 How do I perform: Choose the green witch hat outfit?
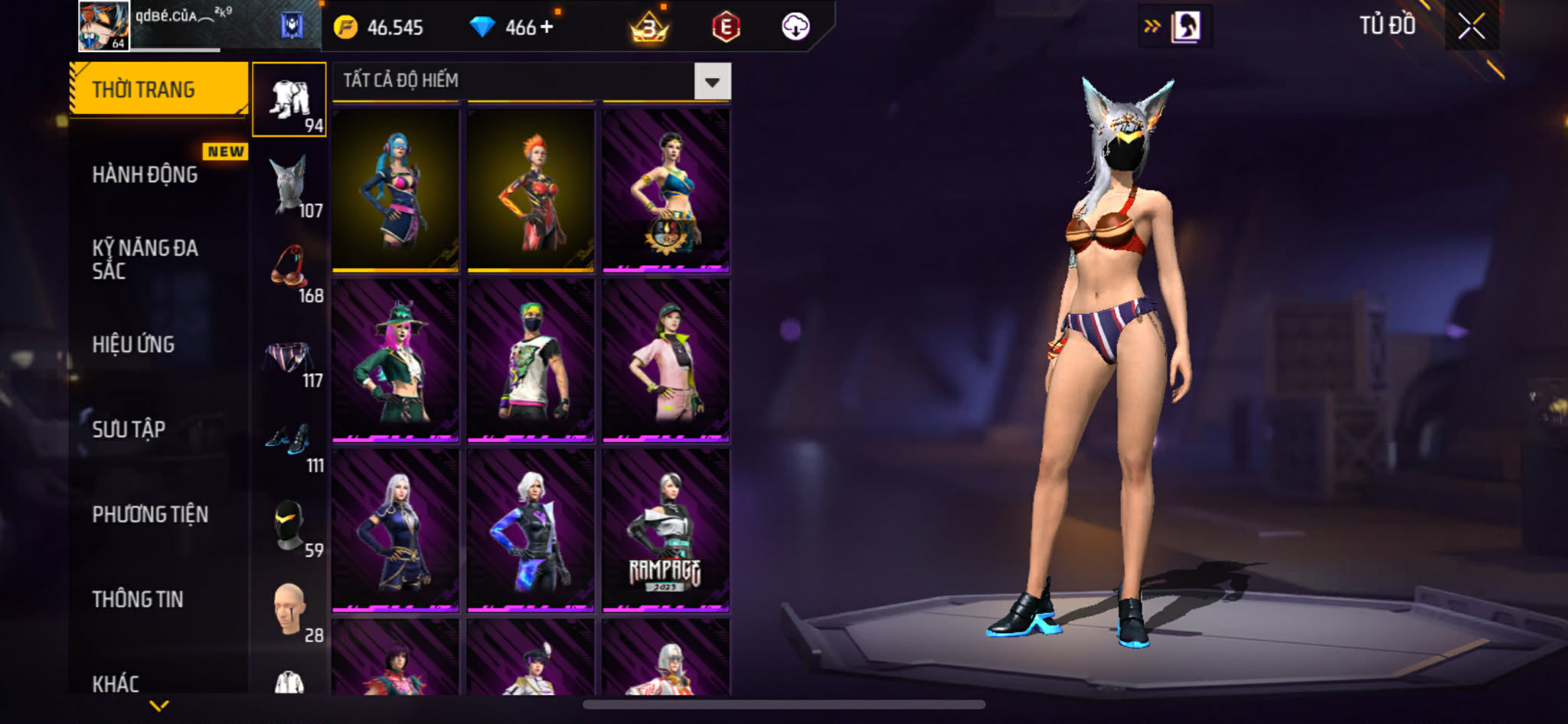(x=395, y=360)
